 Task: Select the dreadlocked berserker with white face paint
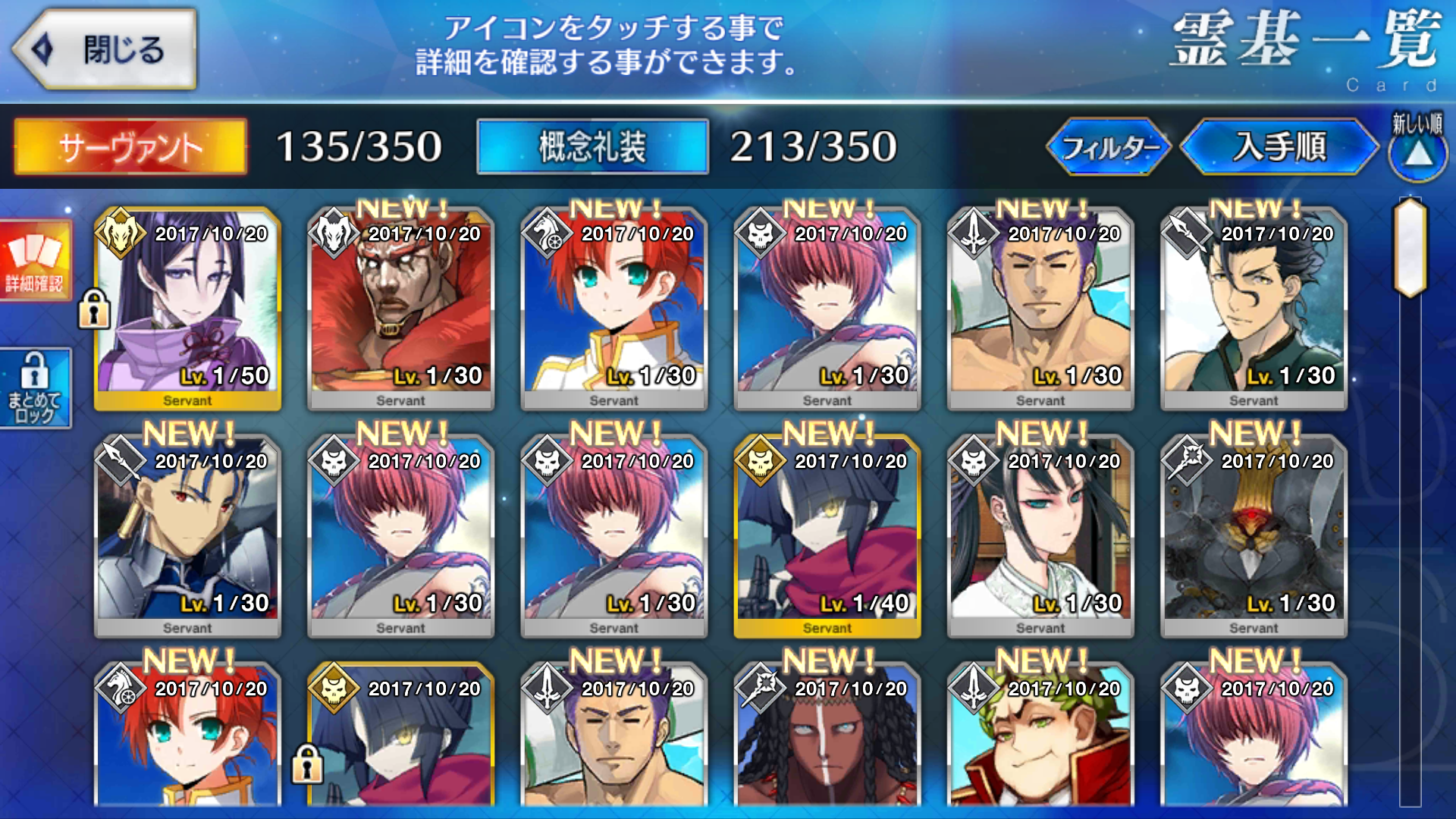pyautogui.click(x=827, y=739)
